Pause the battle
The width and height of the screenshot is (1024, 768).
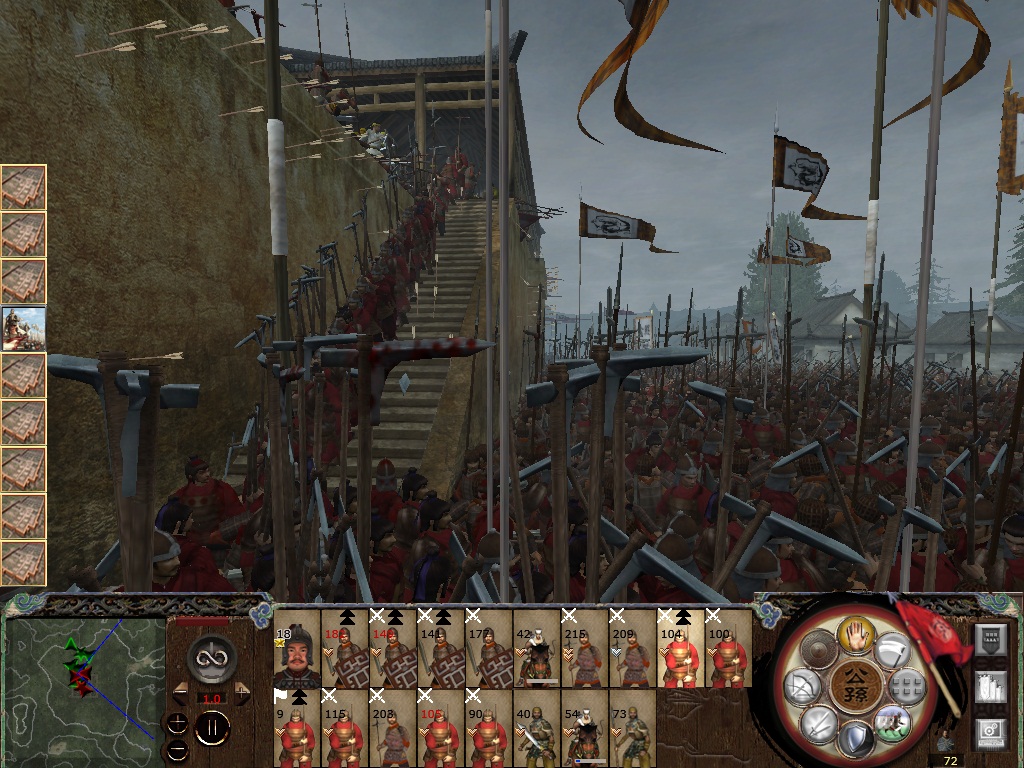(x=212, y=728)
